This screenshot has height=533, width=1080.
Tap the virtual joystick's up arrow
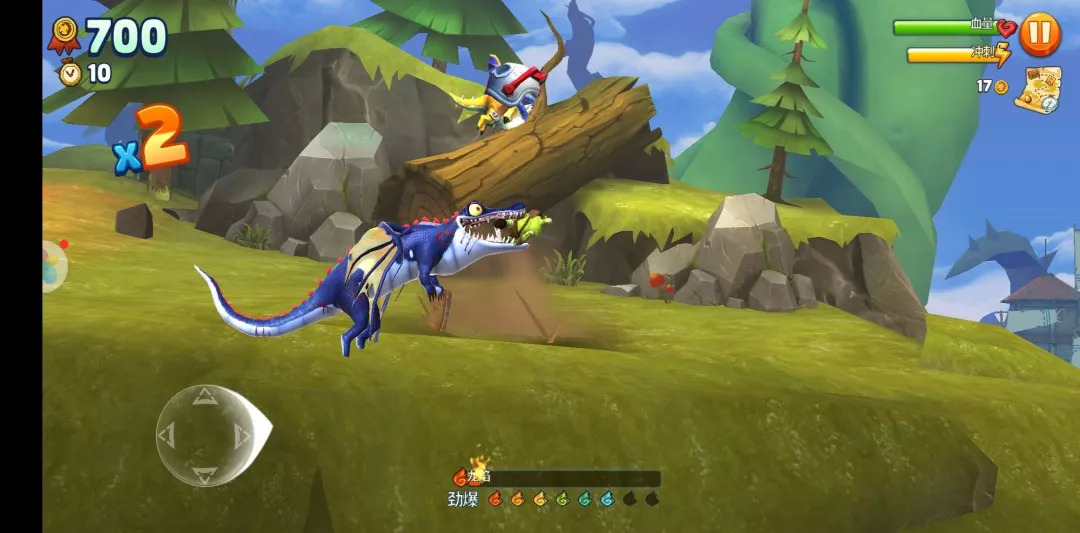pyautogui.click(x=204, y=398)
